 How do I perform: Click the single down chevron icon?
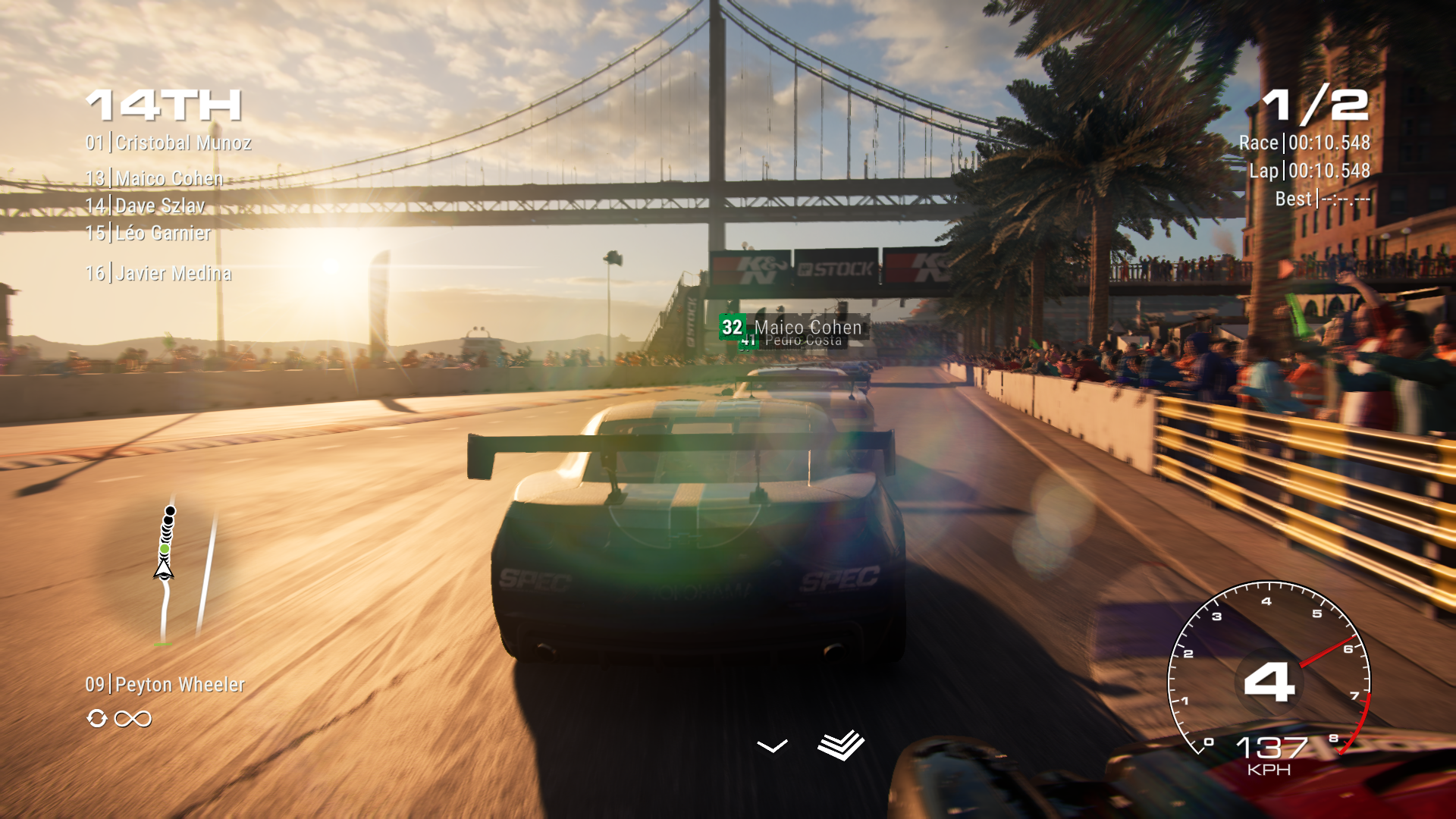(x=772, y=746)
